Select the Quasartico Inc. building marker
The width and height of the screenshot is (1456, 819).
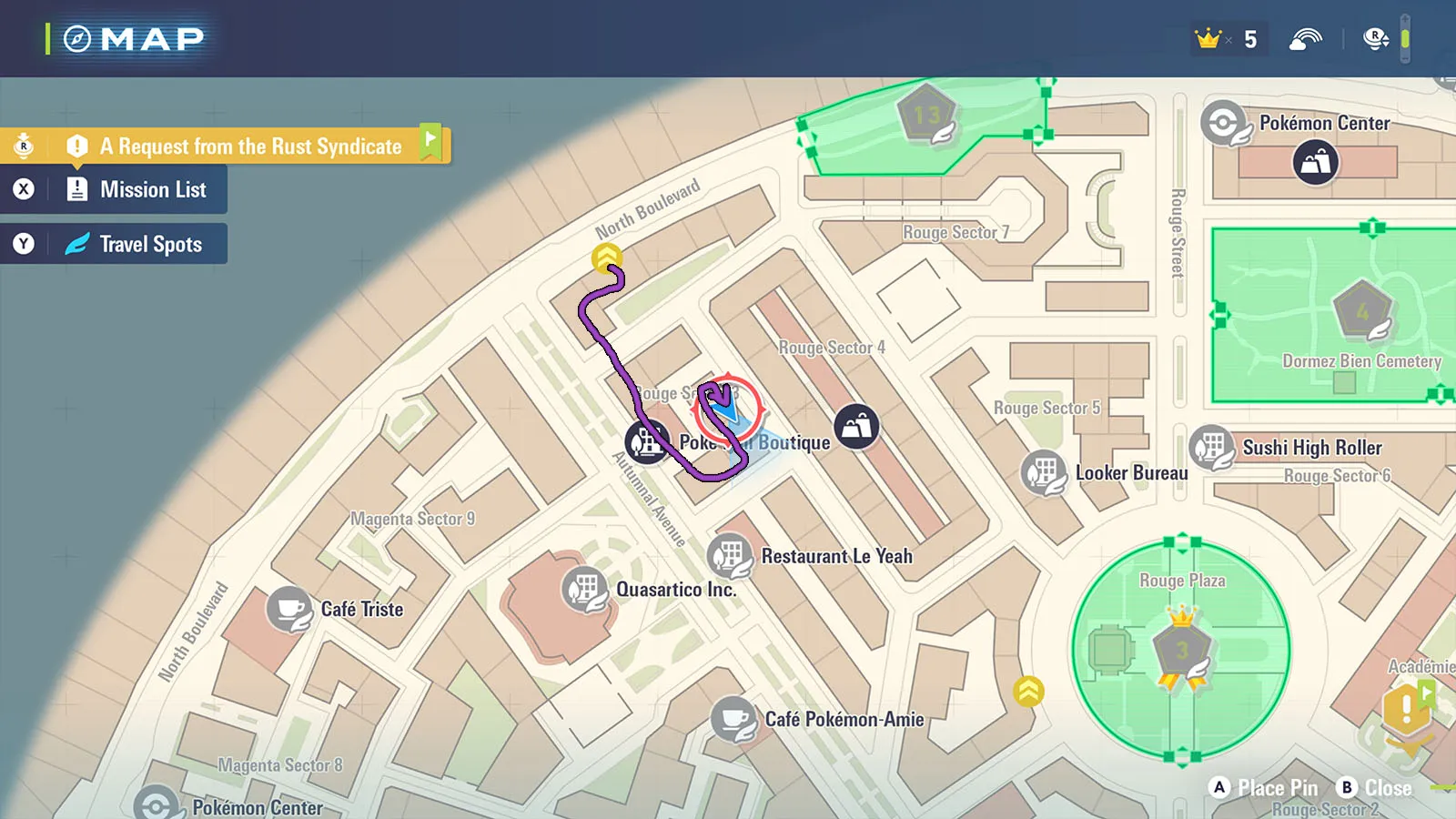(x=584, y=590)
